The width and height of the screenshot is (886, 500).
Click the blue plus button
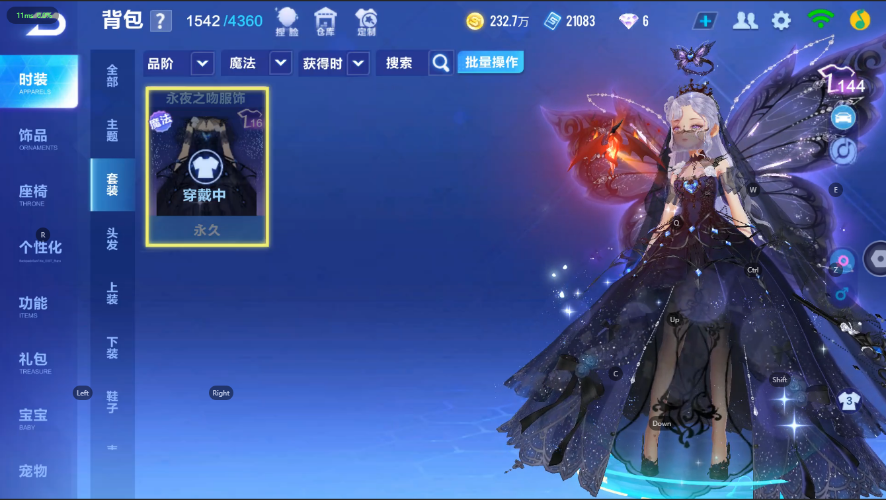click(707, 20)
